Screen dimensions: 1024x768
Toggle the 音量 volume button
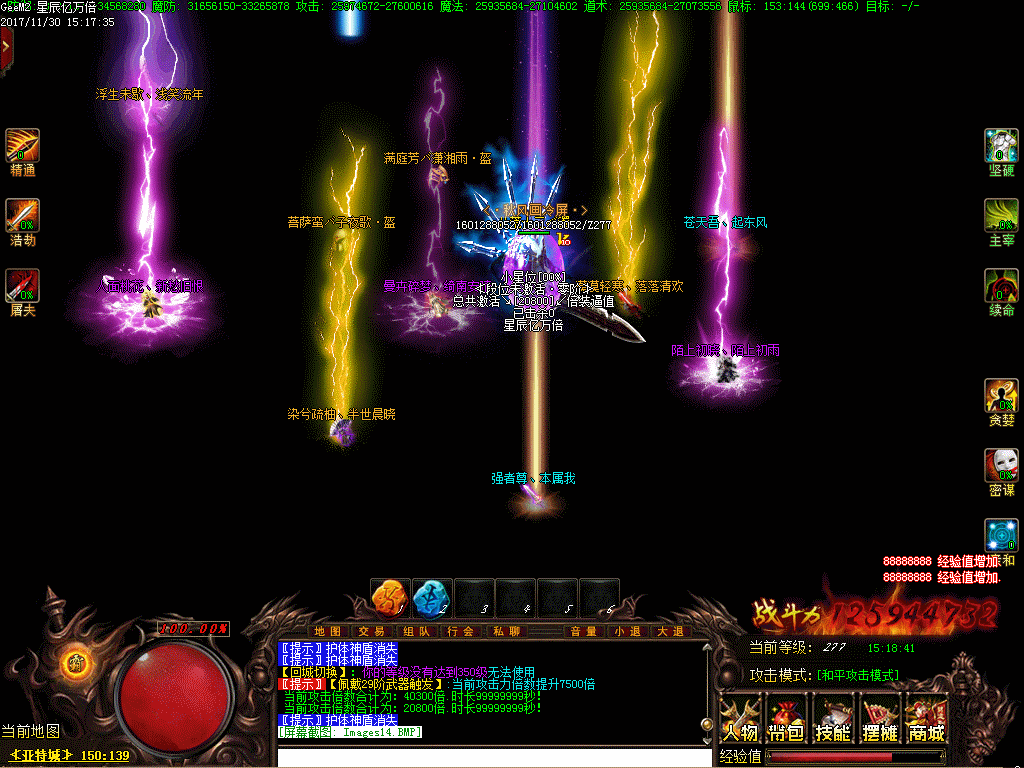tap(583, 631)
